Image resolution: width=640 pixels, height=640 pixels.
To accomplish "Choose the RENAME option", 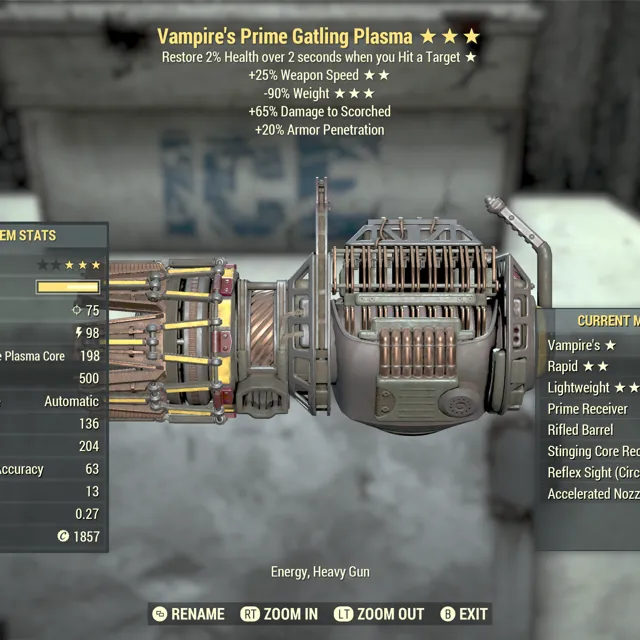I will [x=189, y=614].
